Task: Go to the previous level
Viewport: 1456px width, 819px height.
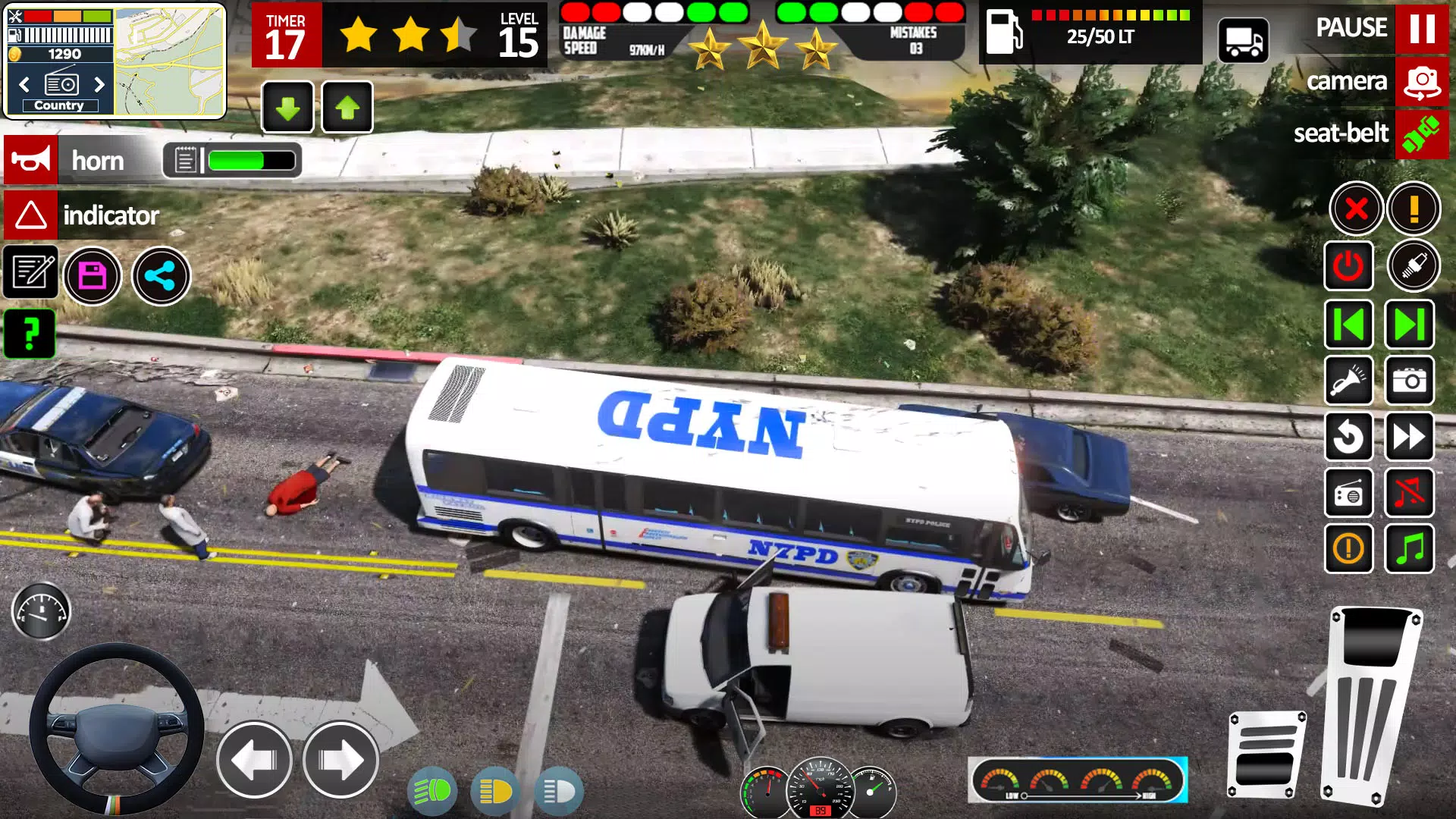Action: (x=1350, y=325)
